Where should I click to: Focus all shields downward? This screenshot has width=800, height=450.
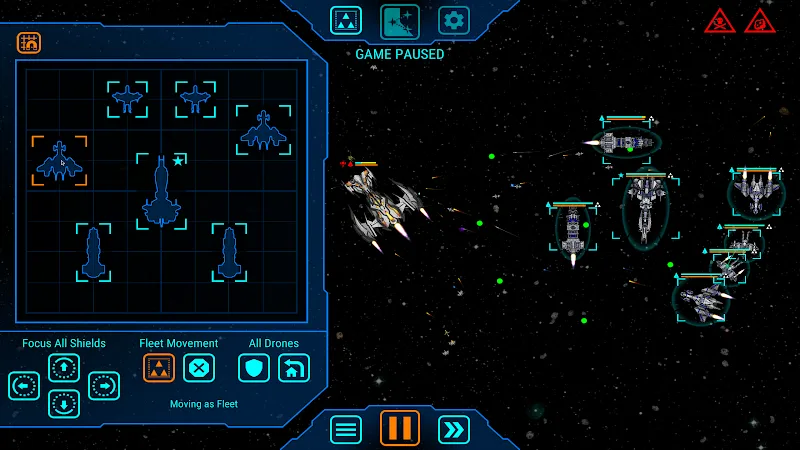coord(64,404)
